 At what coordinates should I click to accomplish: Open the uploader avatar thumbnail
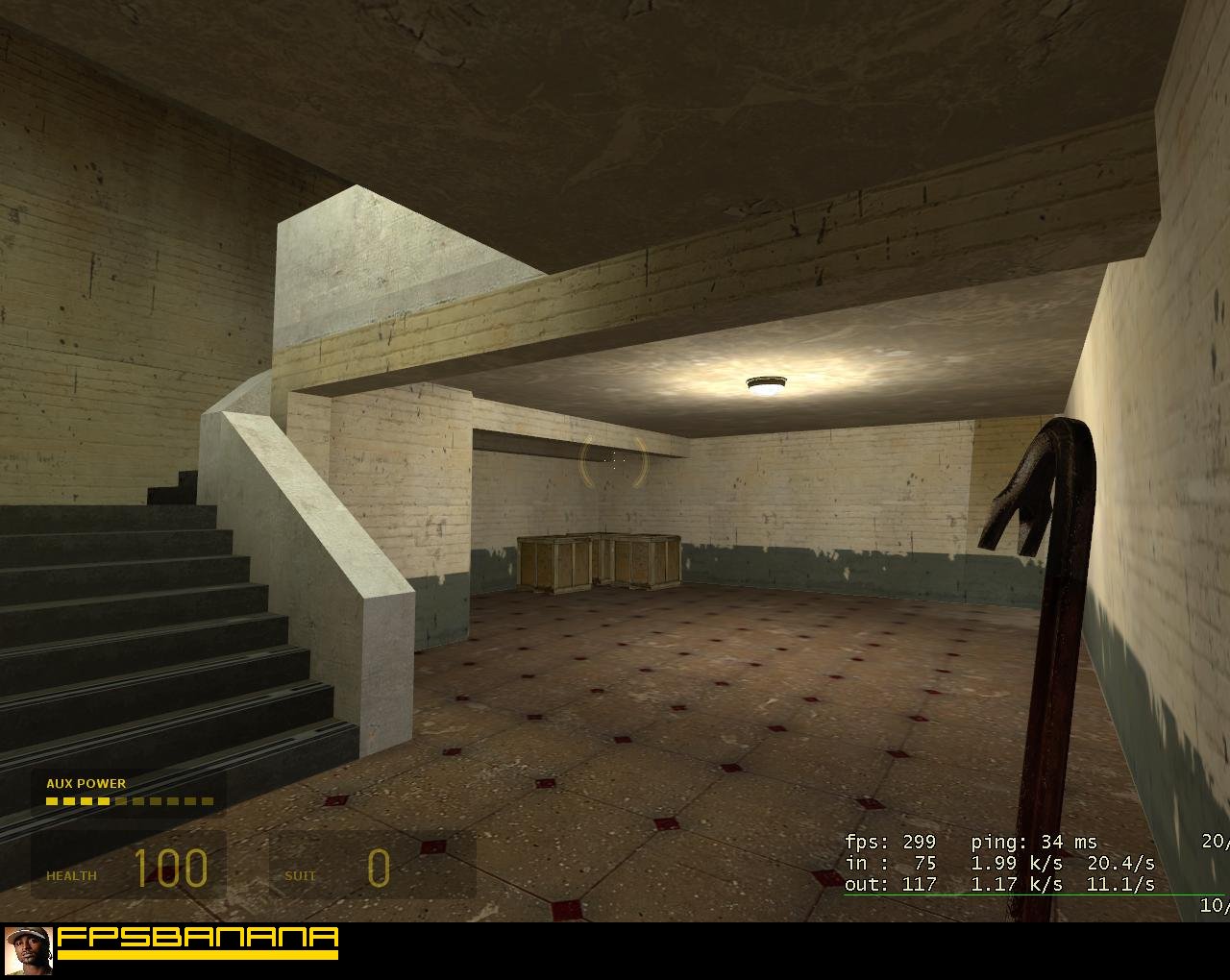click(x=28, y=951)
